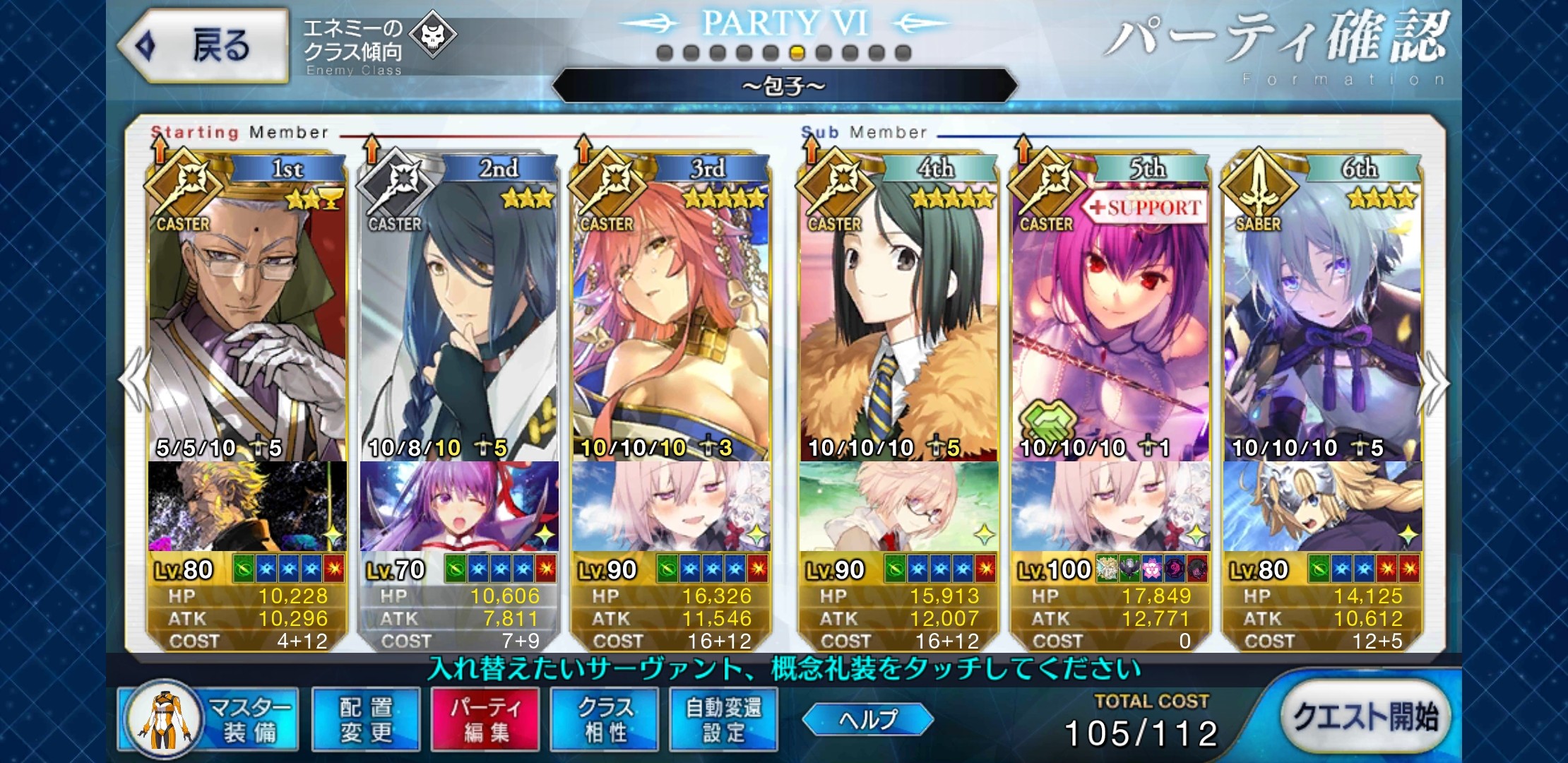Open Party Edit (パーティ編集)

tap(485, 719)
